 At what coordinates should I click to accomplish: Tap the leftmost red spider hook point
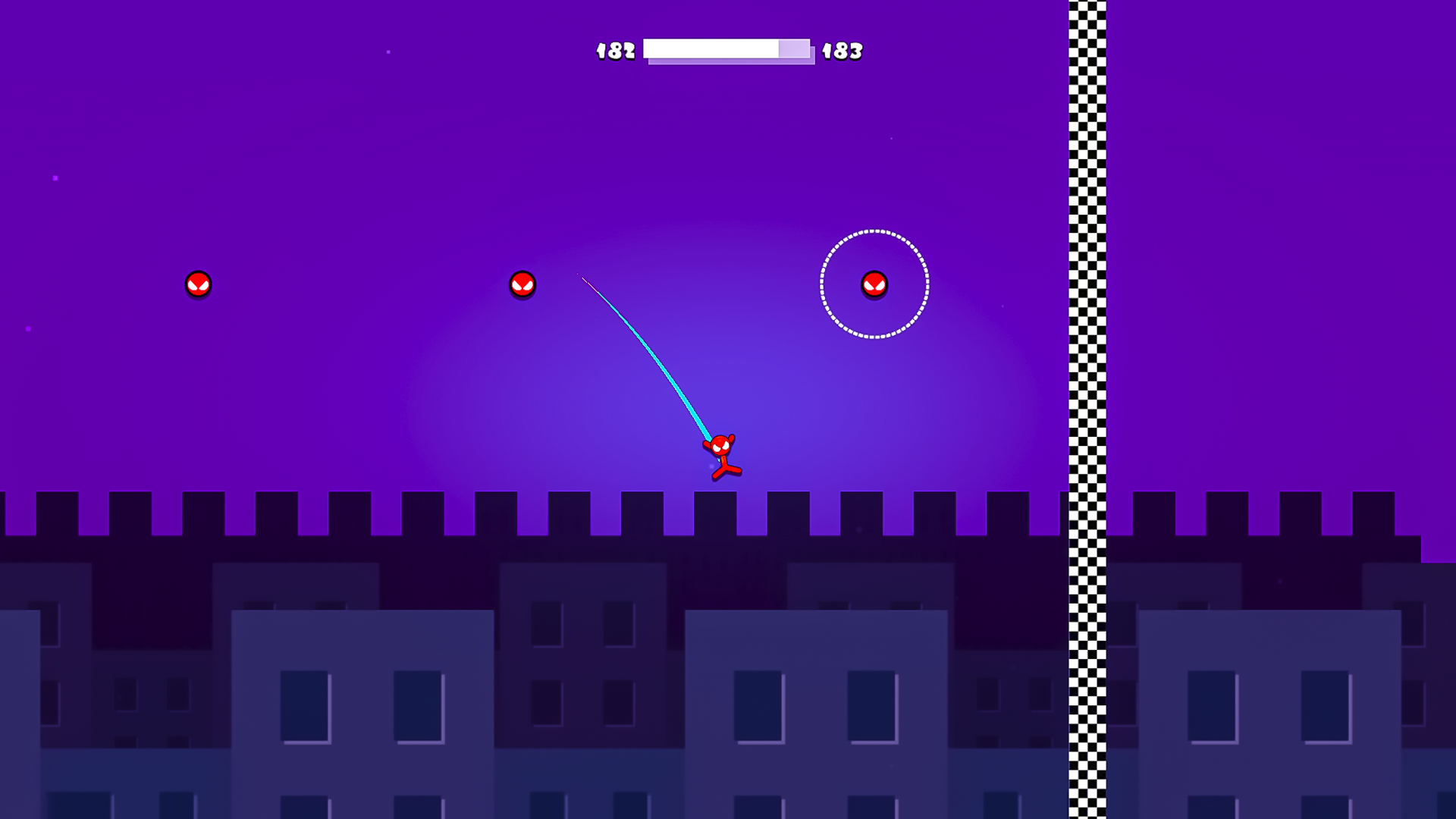197,284
